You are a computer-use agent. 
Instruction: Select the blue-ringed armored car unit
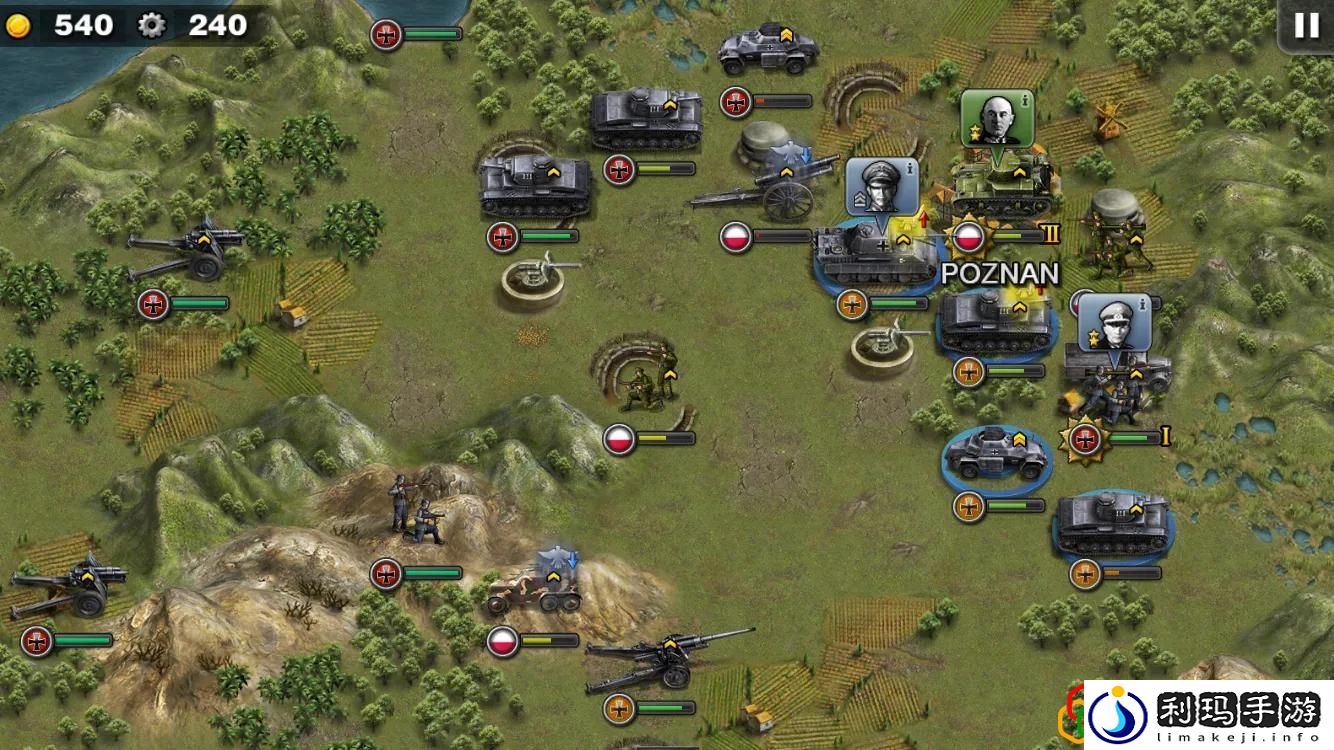click(996, 455)
